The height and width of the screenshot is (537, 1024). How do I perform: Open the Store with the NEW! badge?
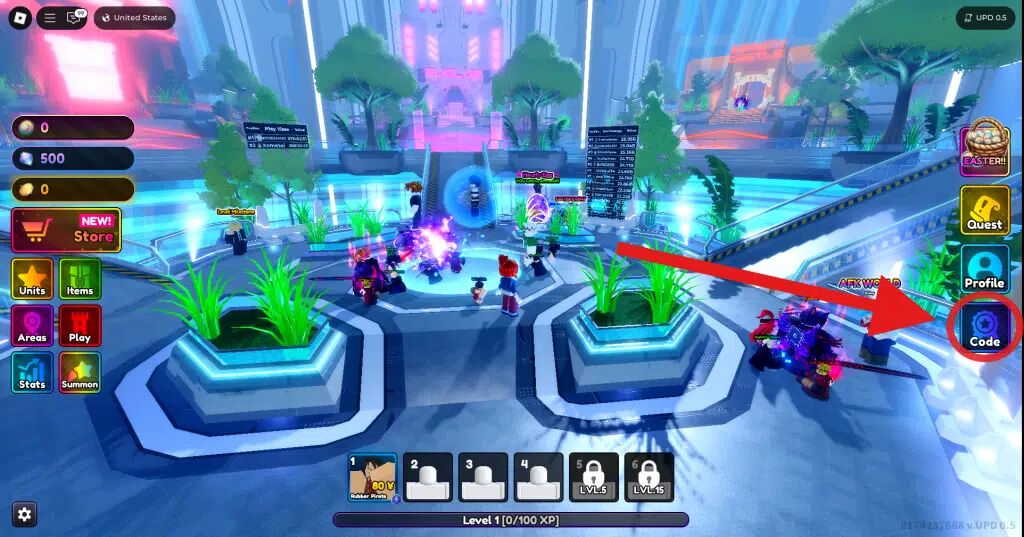[66, 230]
